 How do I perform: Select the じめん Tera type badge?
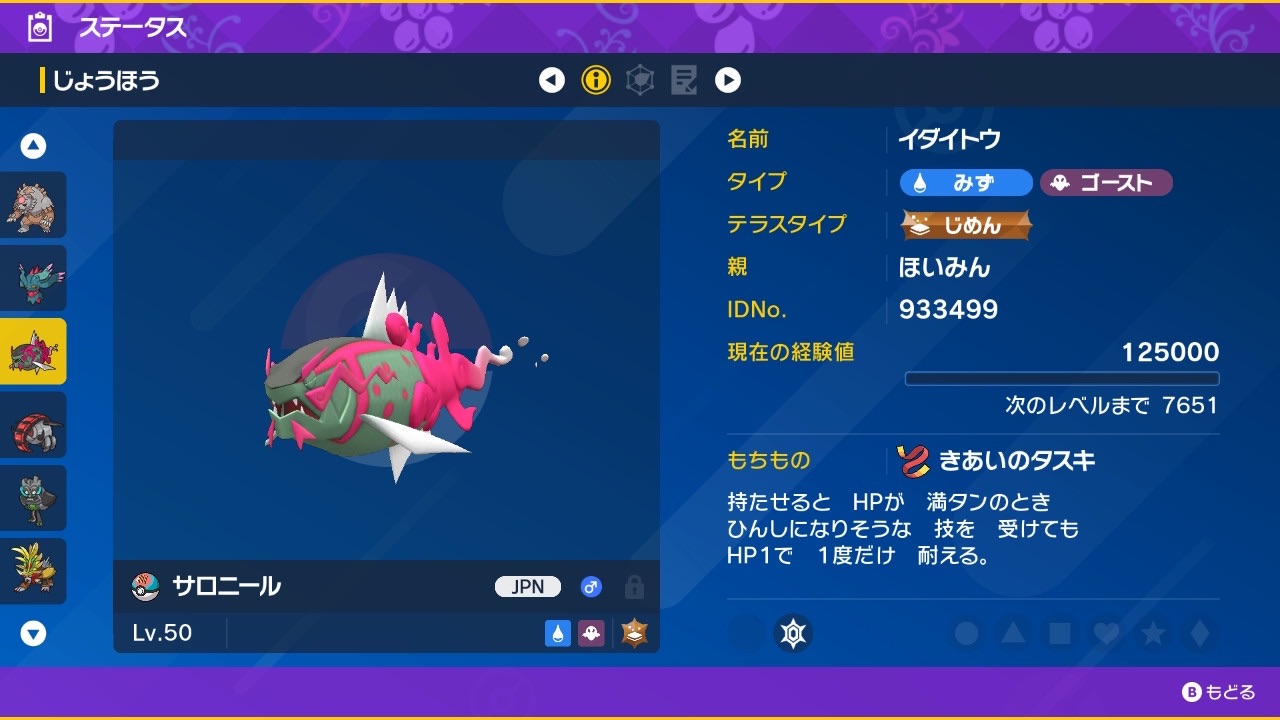(x=965, y=226)
